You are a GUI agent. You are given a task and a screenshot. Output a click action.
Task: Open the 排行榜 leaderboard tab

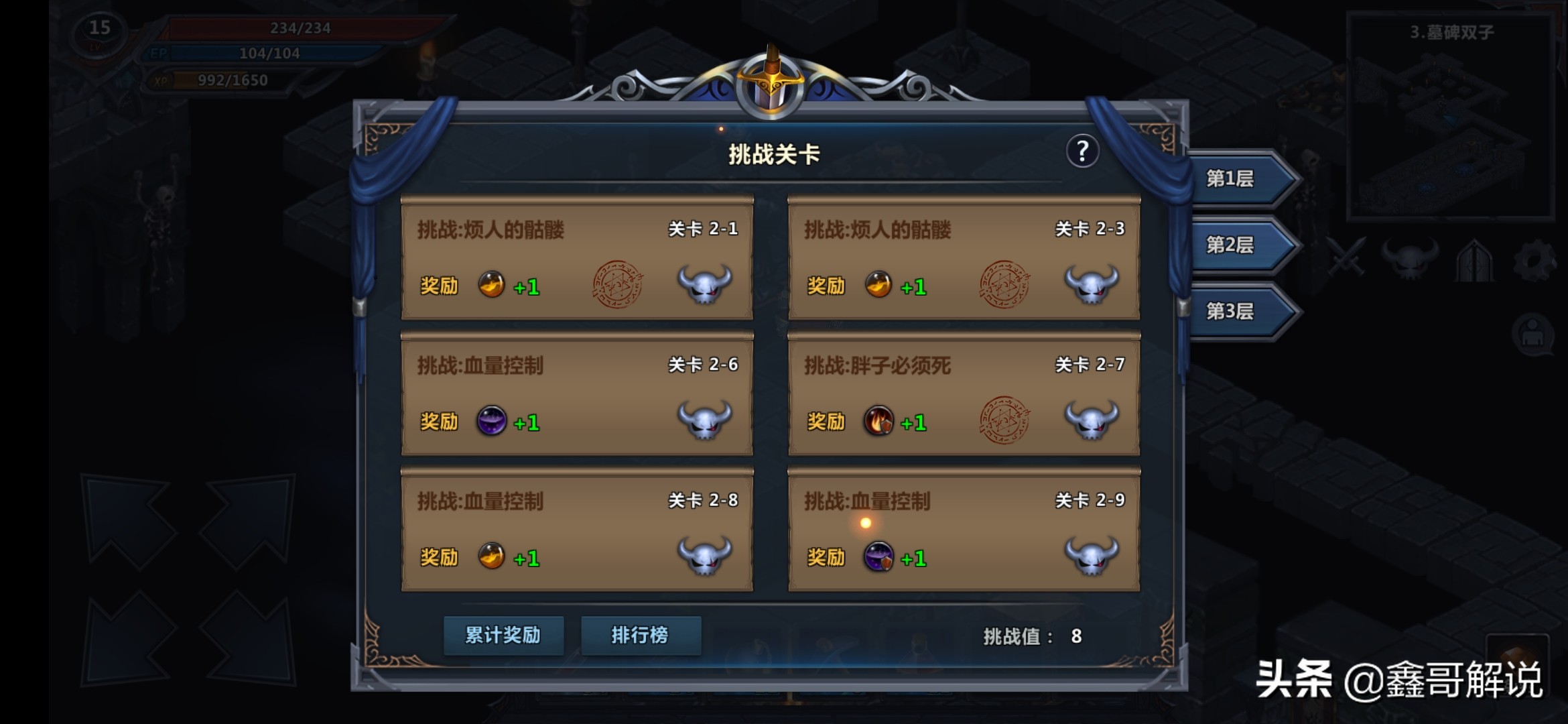(641, 636)
